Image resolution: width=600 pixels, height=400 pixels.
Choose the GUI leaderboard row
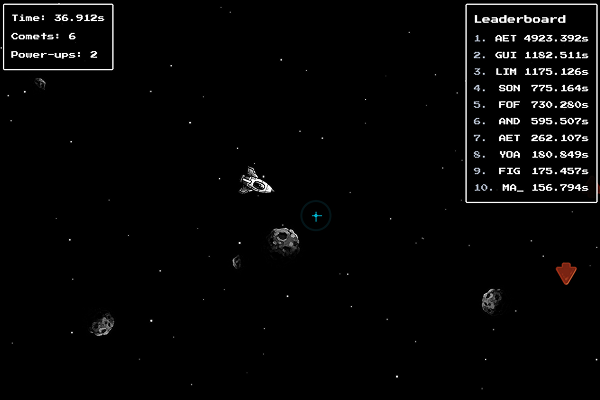click(531, 55)
